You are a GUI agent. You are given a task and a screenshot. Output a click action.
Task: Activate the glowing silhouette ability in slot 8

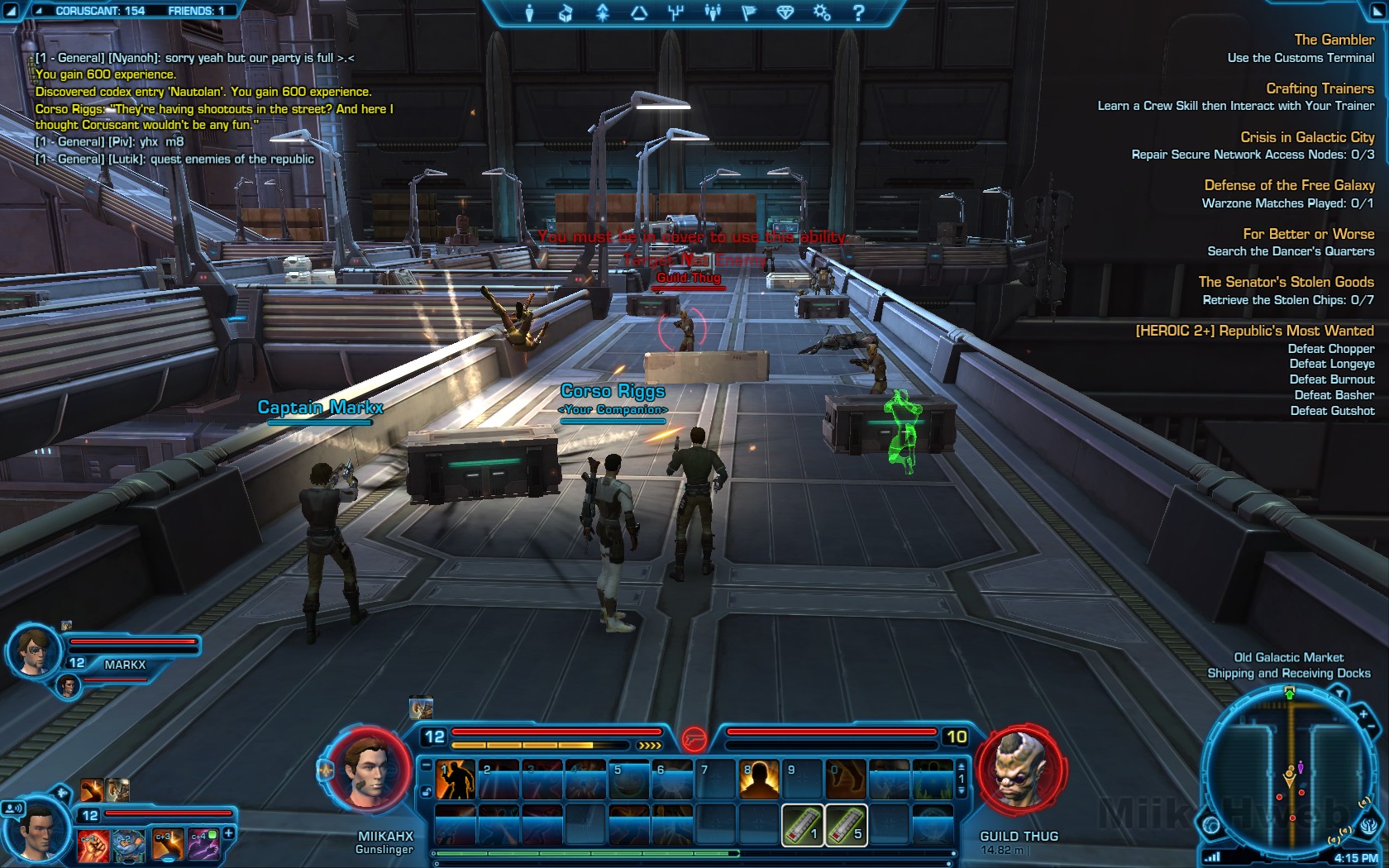pos(758,780)
